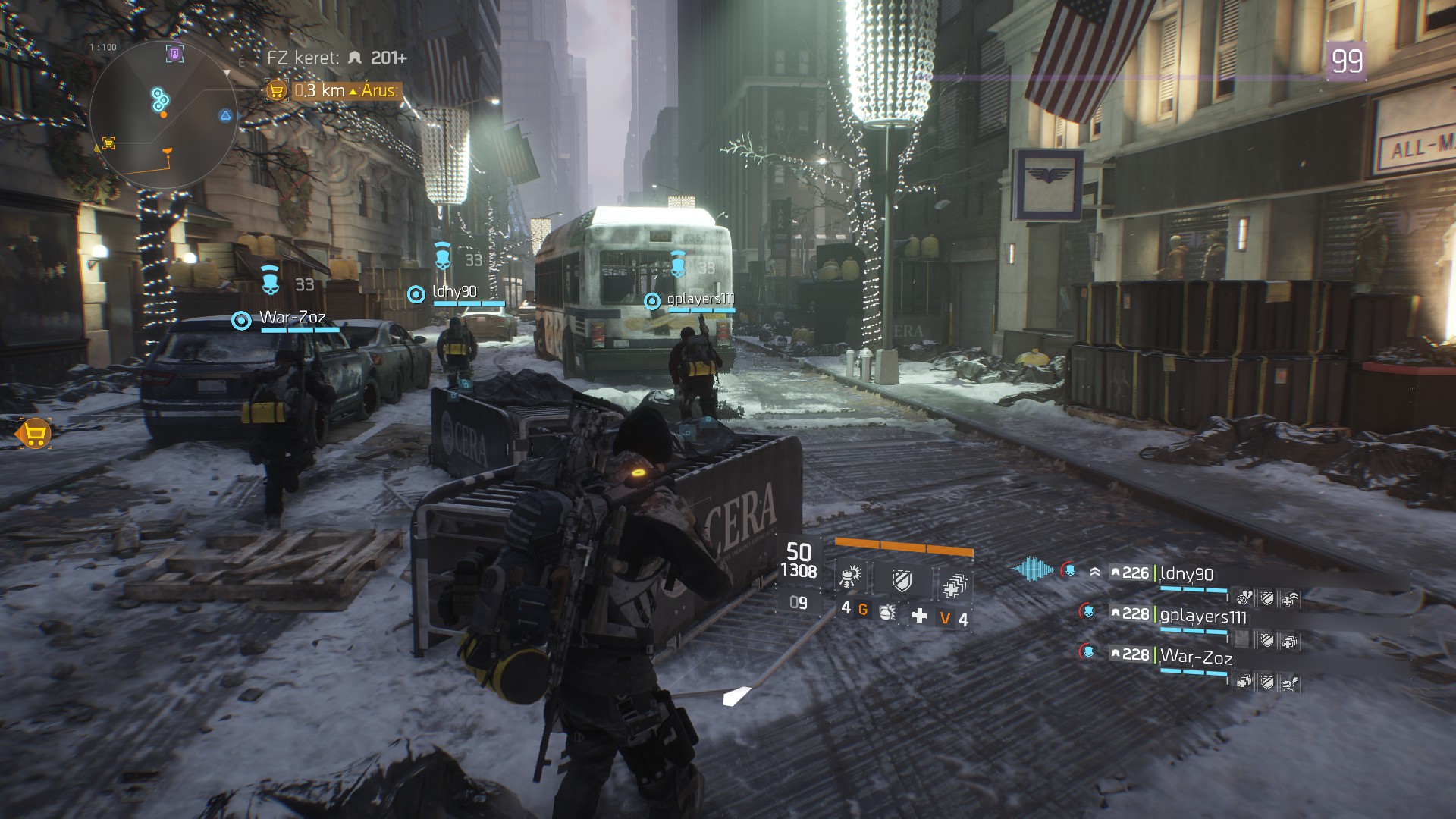Use the medkit cross icon
This screenshot has height=819, width=1456.
(920, 615)
